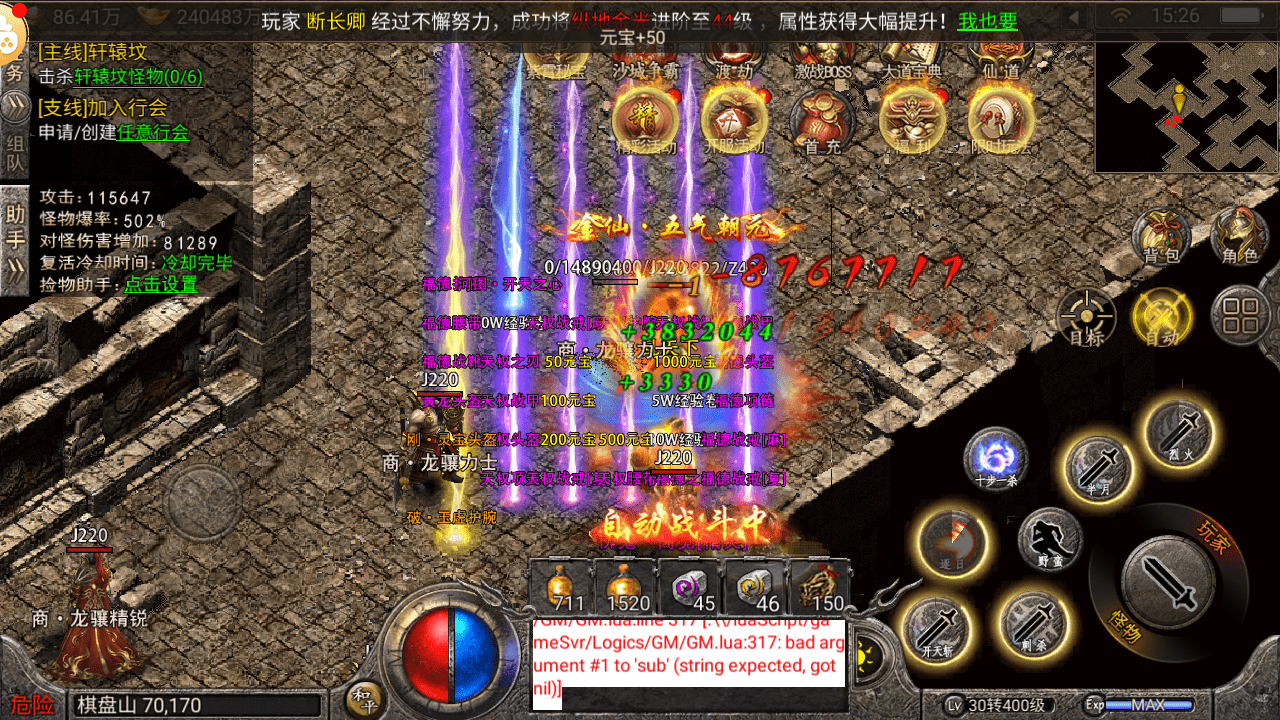Trigger the 野蛮 charge skill
Image resolution: width=1280 pixels, height=720 pixels.
(x=1050, y=541)
